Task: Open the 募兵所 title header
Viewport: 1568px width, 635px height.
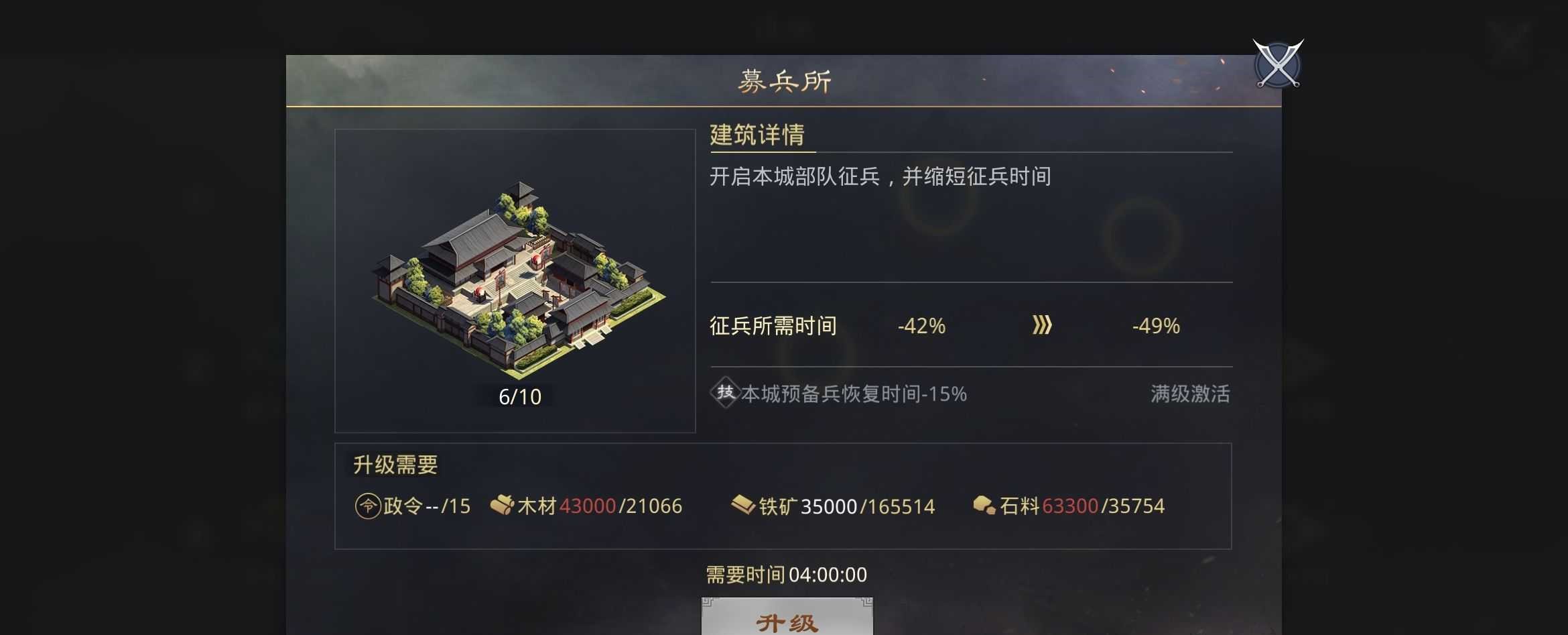Action: pos(783,80)
